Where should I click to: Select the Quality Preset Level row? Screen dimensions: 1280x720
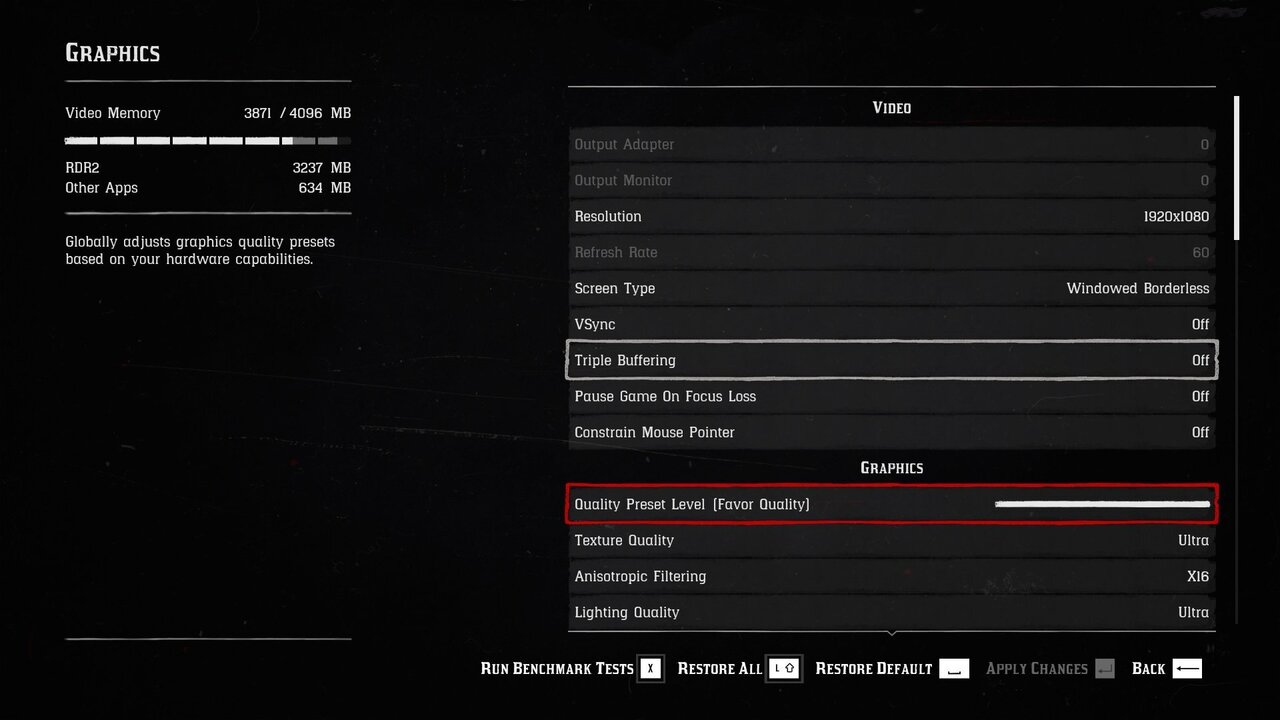coord(891,504)
